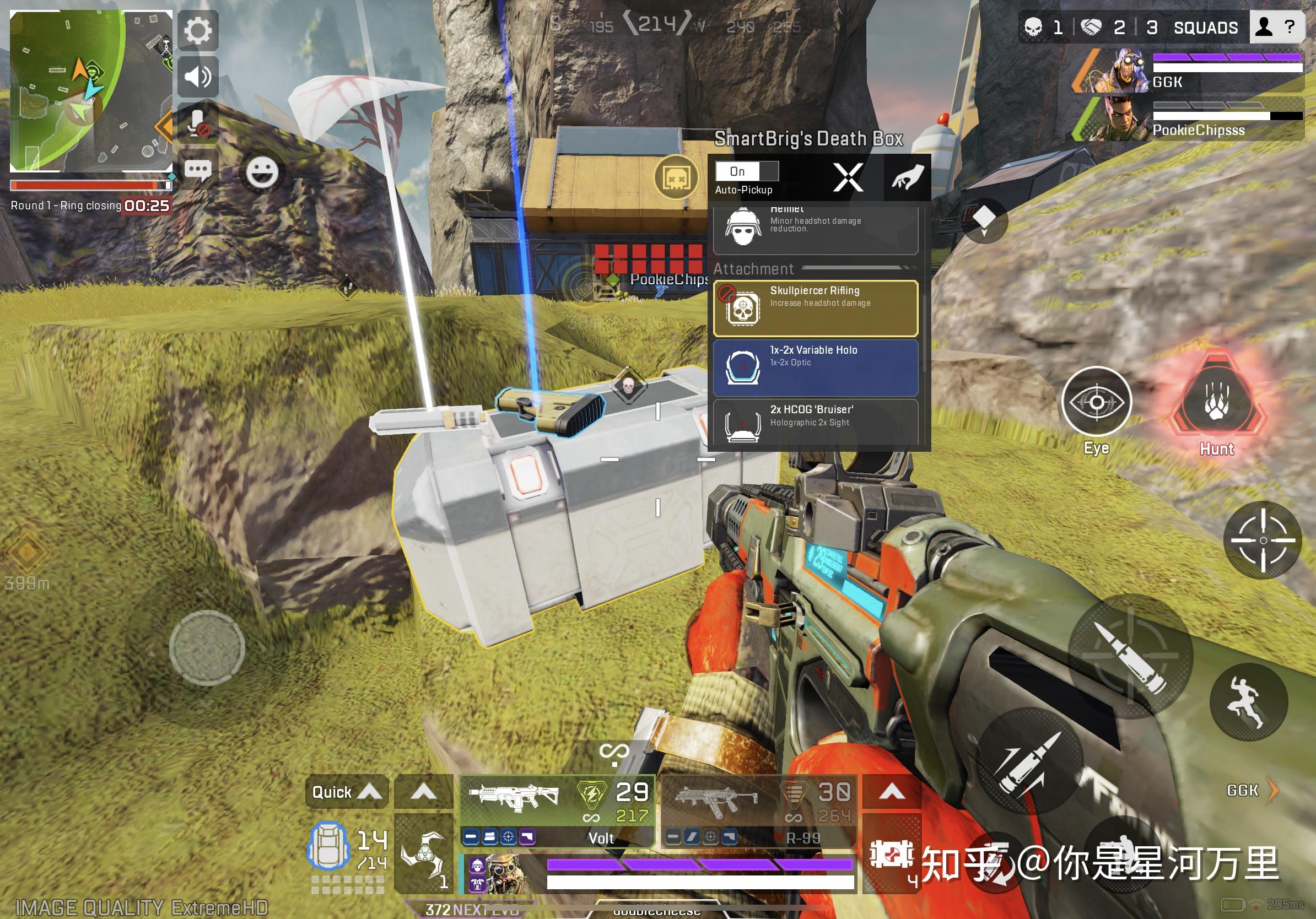The width and height of the screenshot is (1316, 919).
Task: Pick up Skullpiercer Rifling attachment
Action: pyautogui.click(x=815, y=308)
